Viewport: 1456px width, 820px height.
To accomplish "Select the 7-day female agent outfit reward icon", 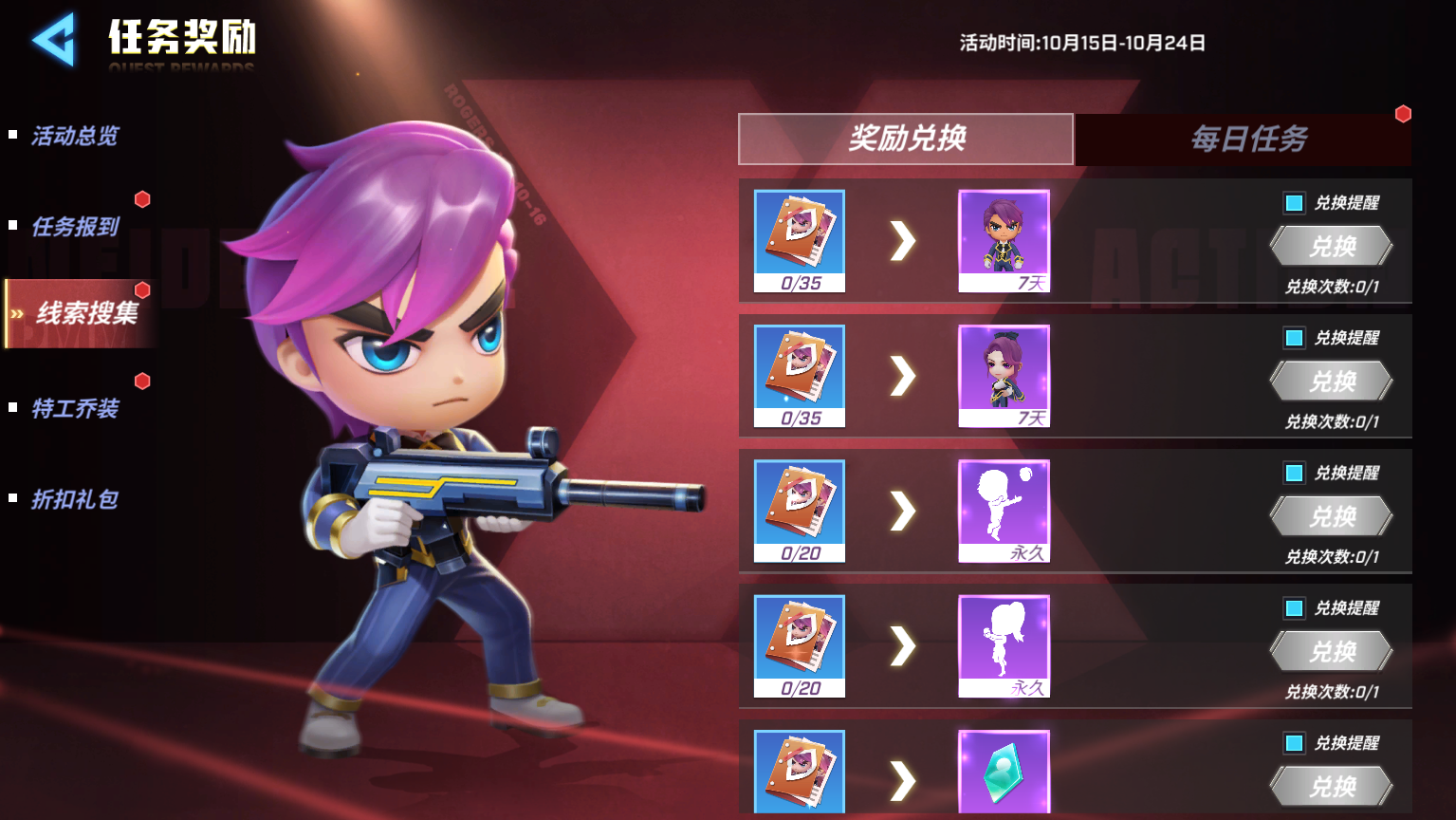I will pos(1004,376).
